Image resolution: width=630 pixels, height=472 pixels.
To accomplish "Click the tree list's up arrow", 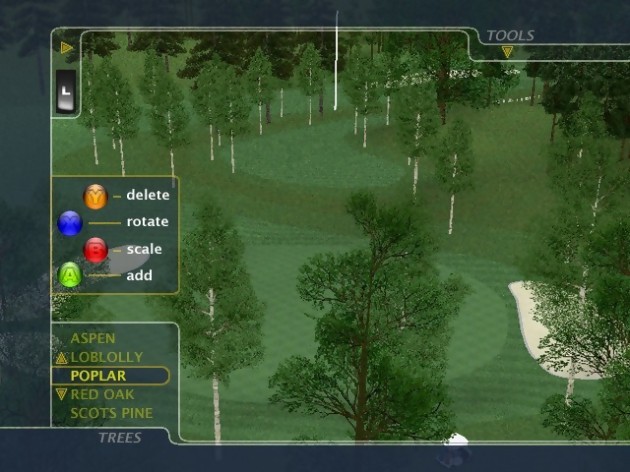I will click(x=61, y=358).
